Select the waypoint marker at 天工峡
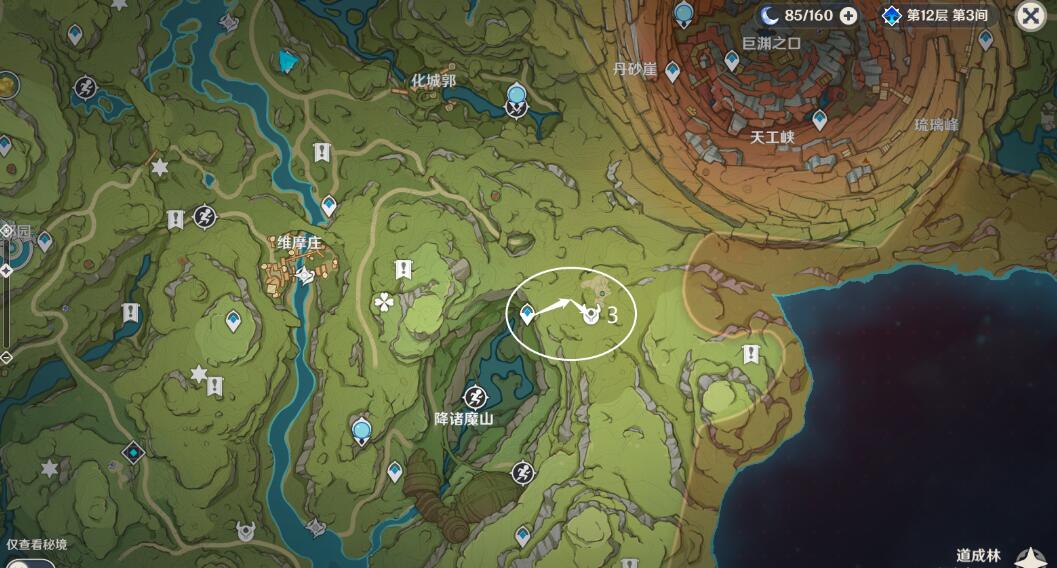 [820, 120]
